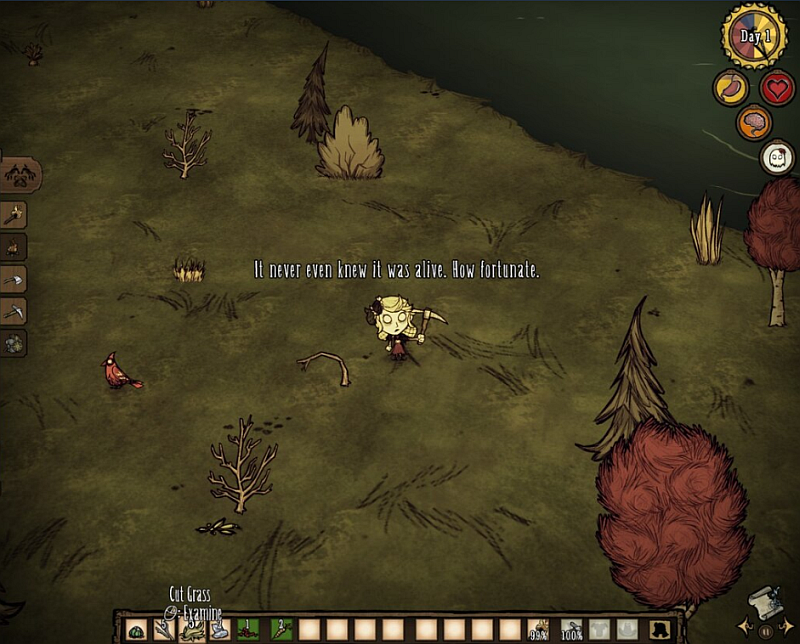
Task: Open the paw-print crafting tab
Action: pyautogui.click(x=19, y=176)
